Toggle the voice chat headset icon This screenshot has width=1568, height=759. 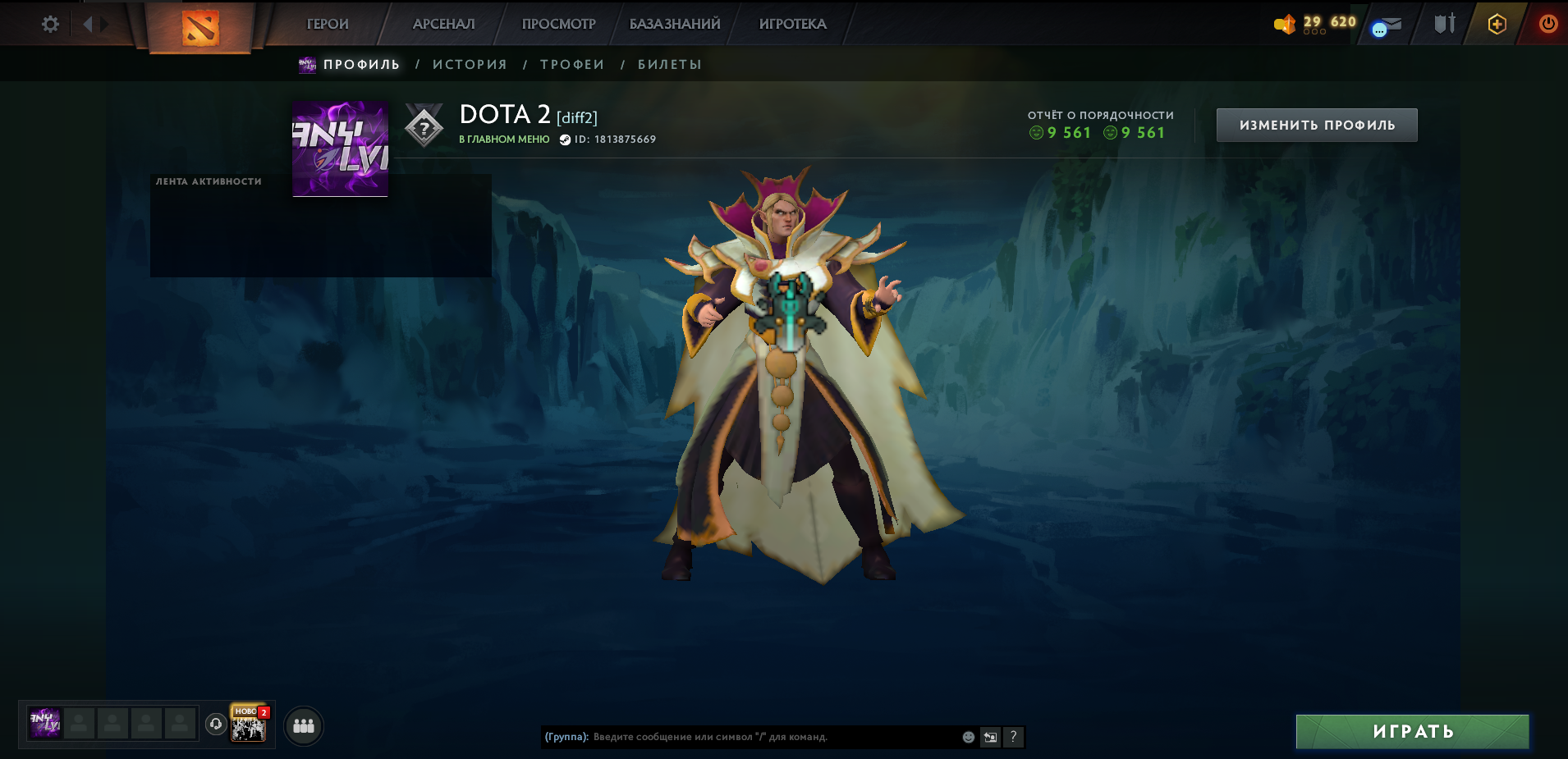[214, 725]
